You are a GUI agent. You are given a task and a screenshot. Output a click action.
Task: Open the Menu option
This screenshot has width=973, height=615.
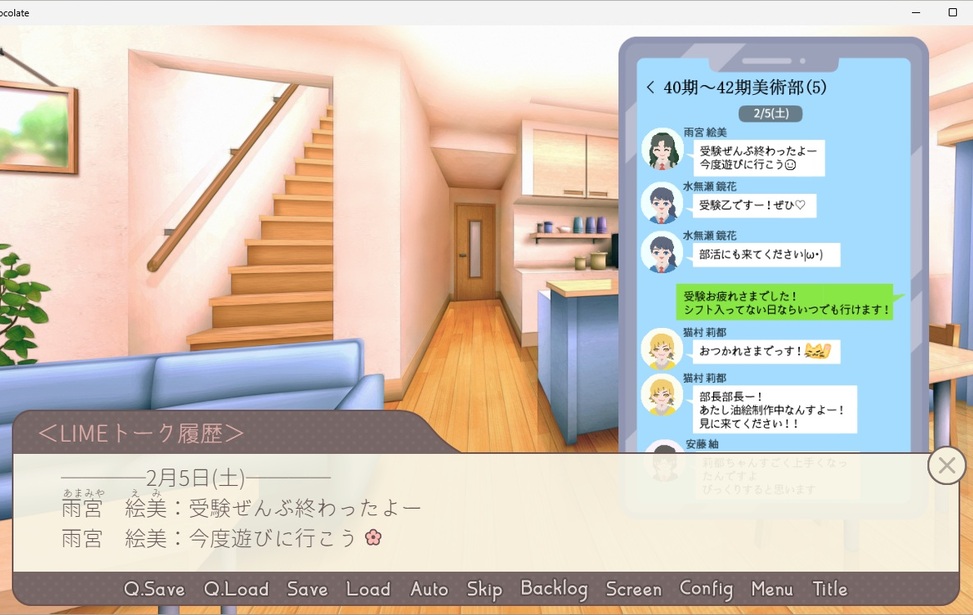coord(771,589)
